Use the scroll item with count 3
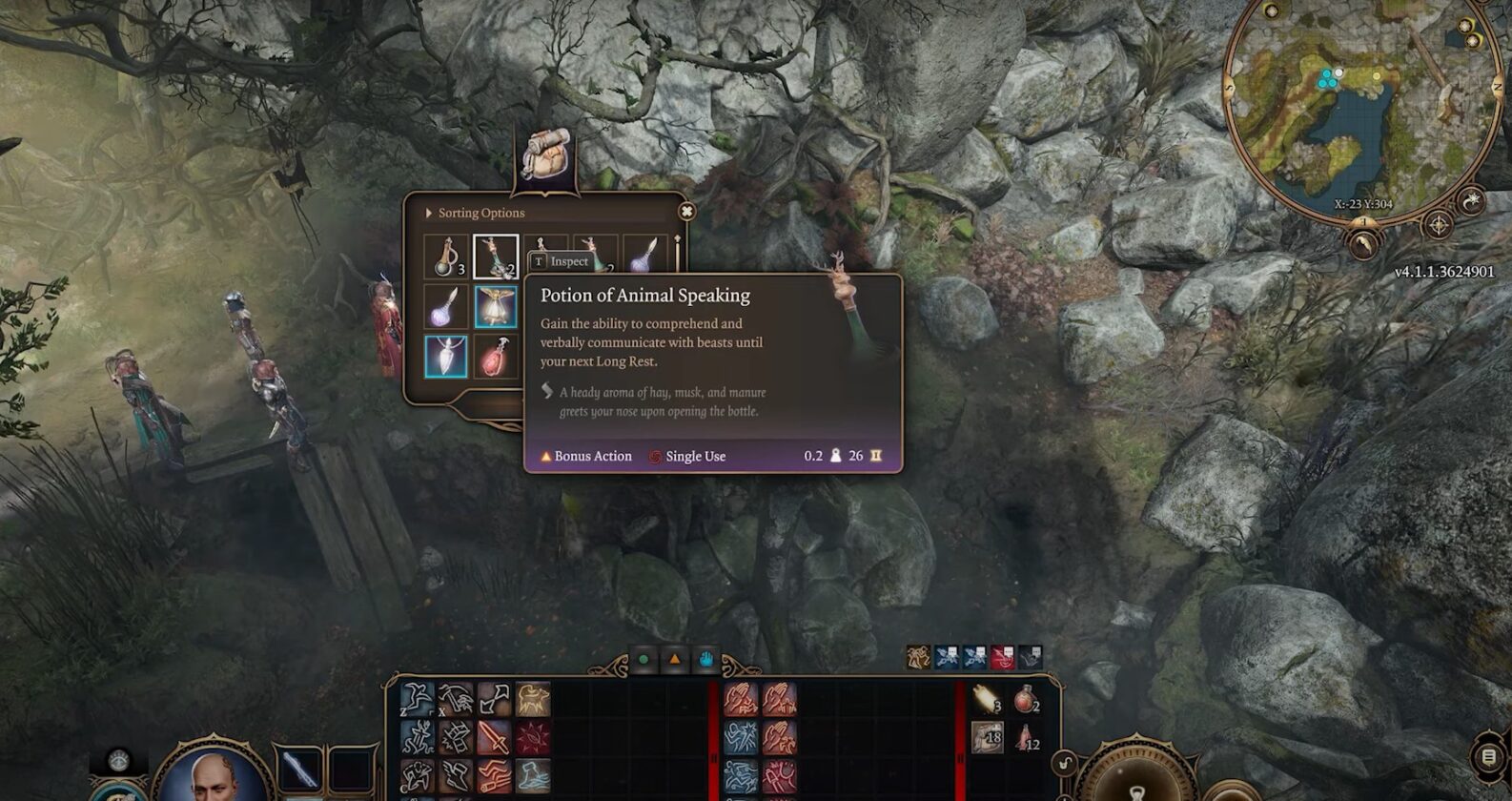 988,701
